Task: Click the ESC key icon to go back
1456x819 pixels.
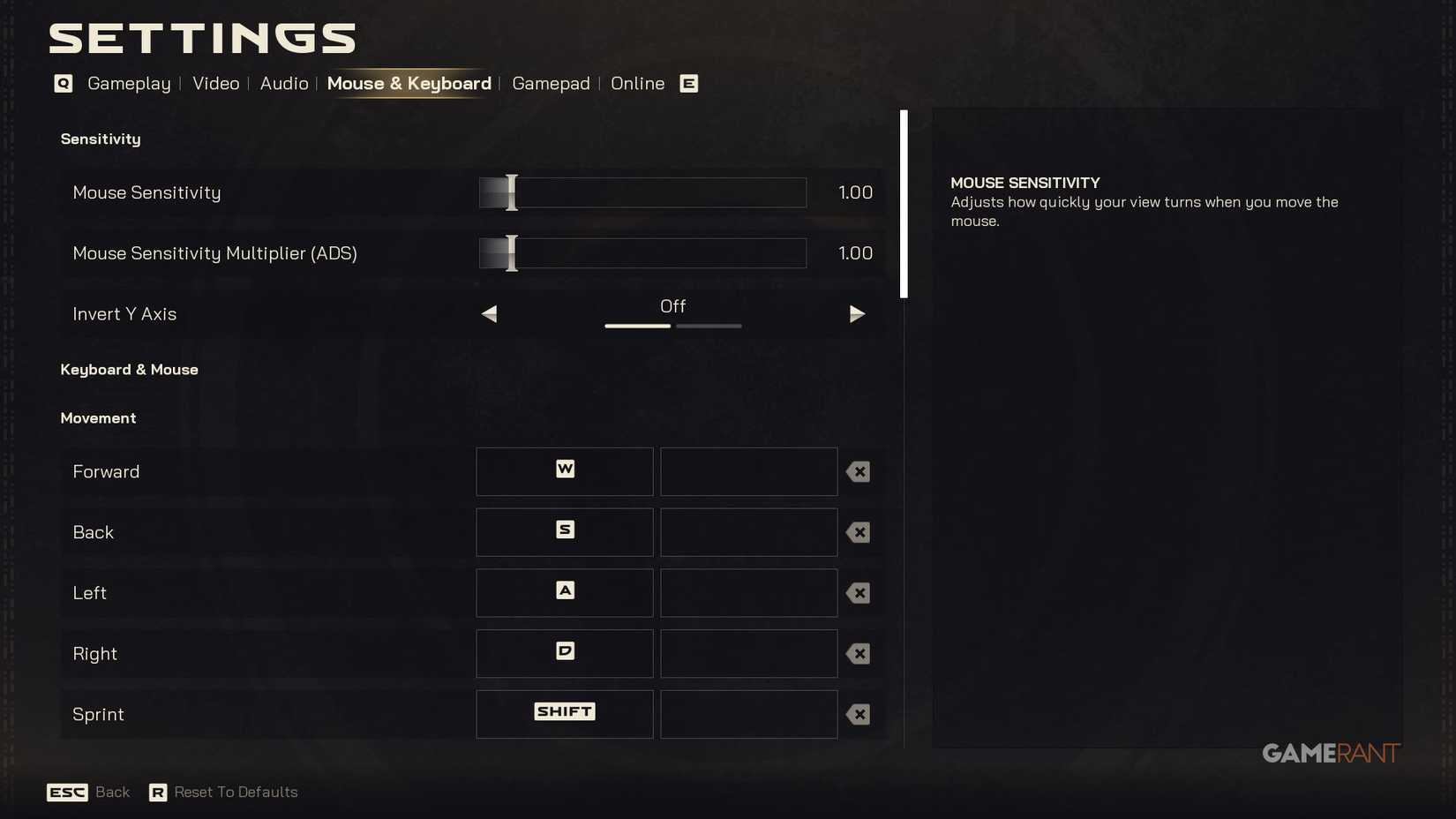Action: point(67,792)
